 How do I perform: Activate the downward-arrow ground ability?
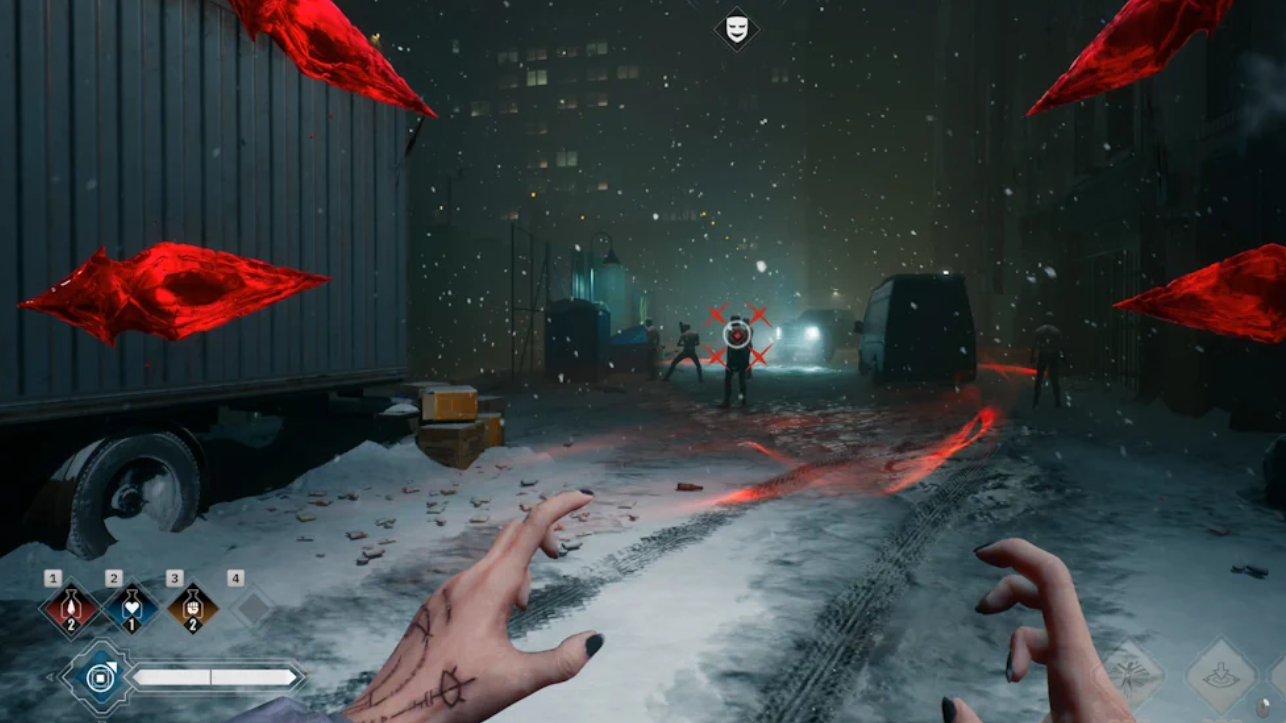pyautogui.click(x=1220, y=676)
